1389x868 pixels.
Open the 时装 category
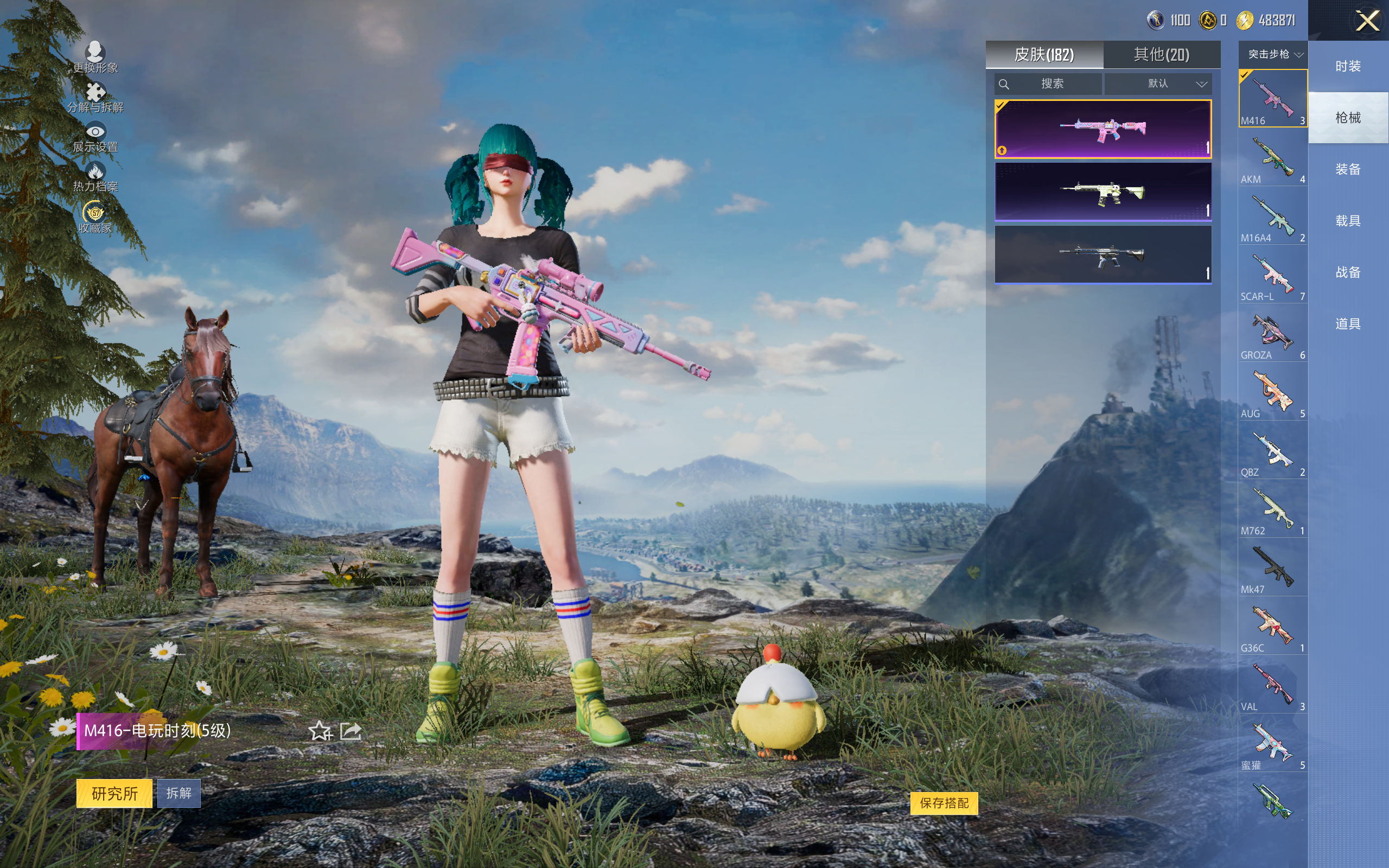point(1348,67)
